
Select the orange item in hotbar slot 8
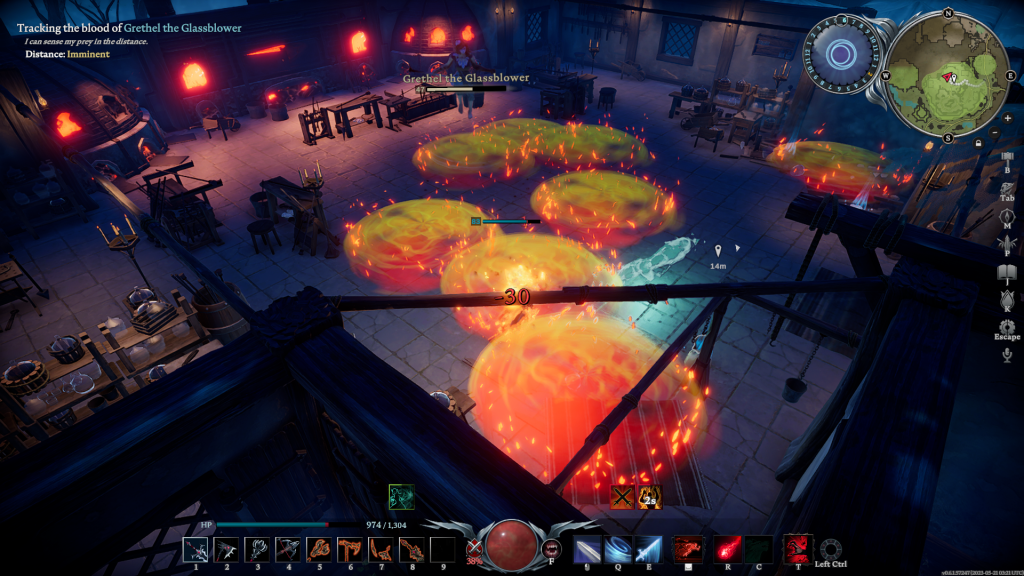point(412,549)
